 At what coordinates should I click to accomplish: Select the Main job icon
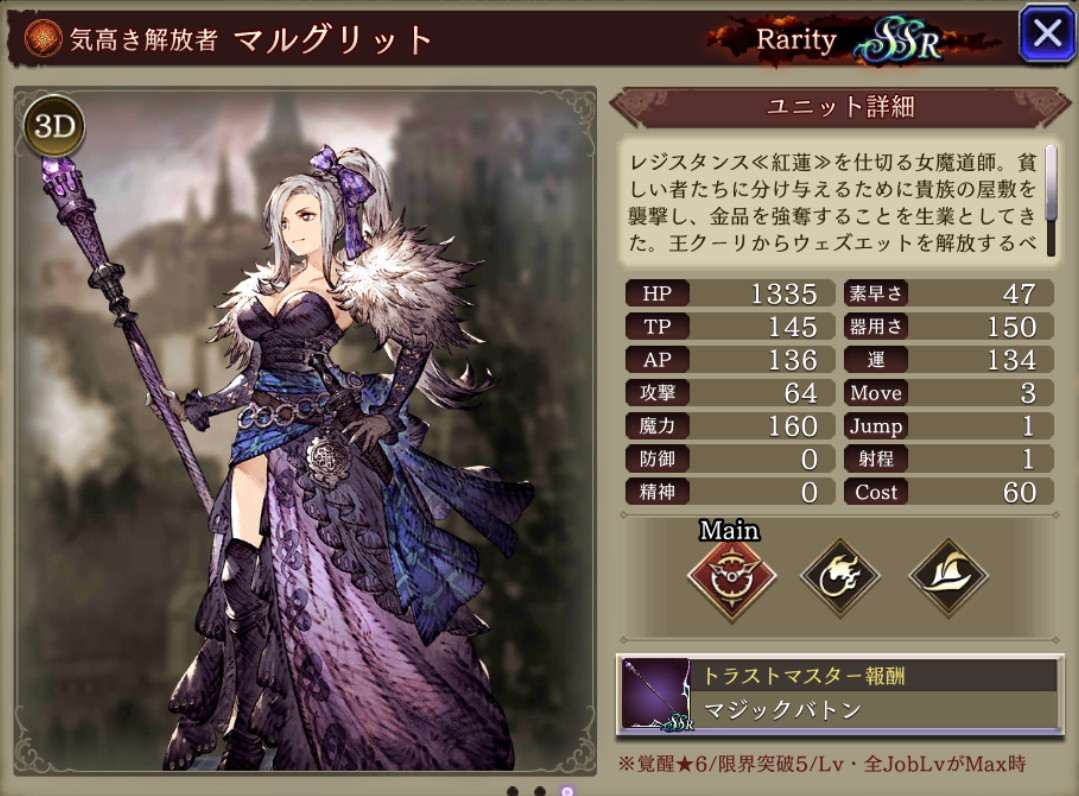coord(729,579)
